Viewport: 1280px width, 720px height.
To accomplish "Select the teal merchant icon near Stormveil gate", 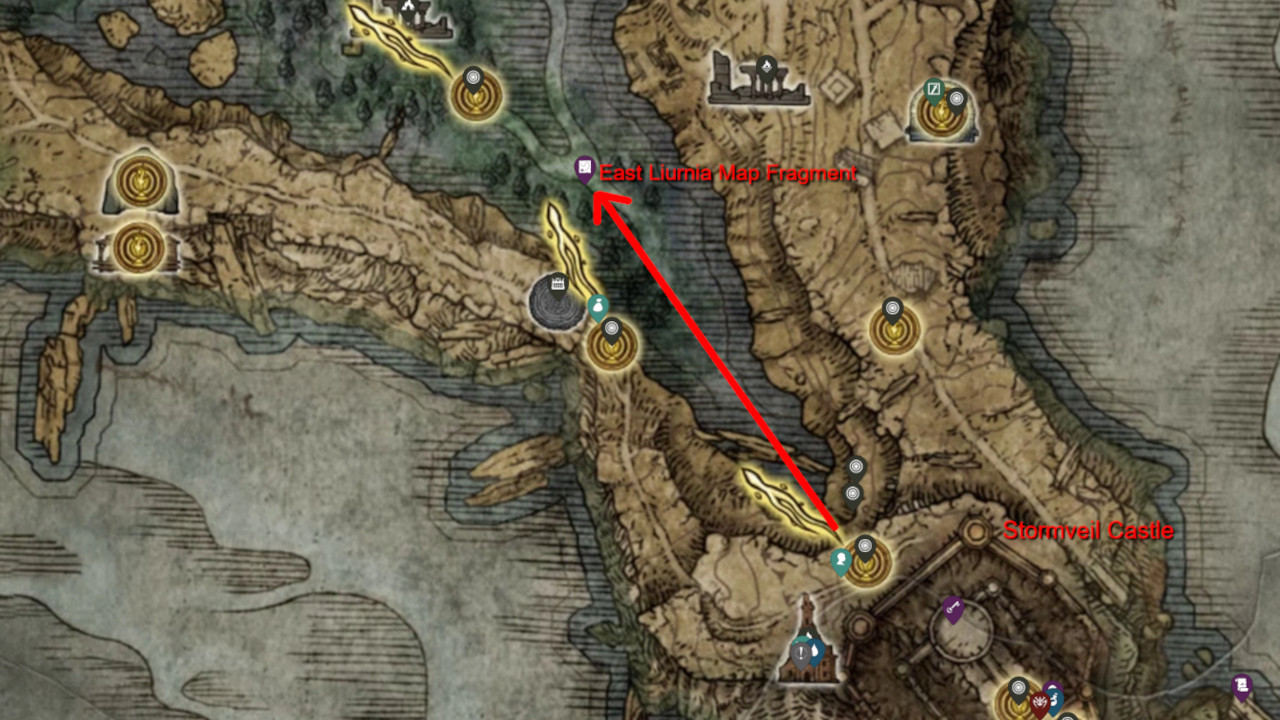I will tap(840, 557).
